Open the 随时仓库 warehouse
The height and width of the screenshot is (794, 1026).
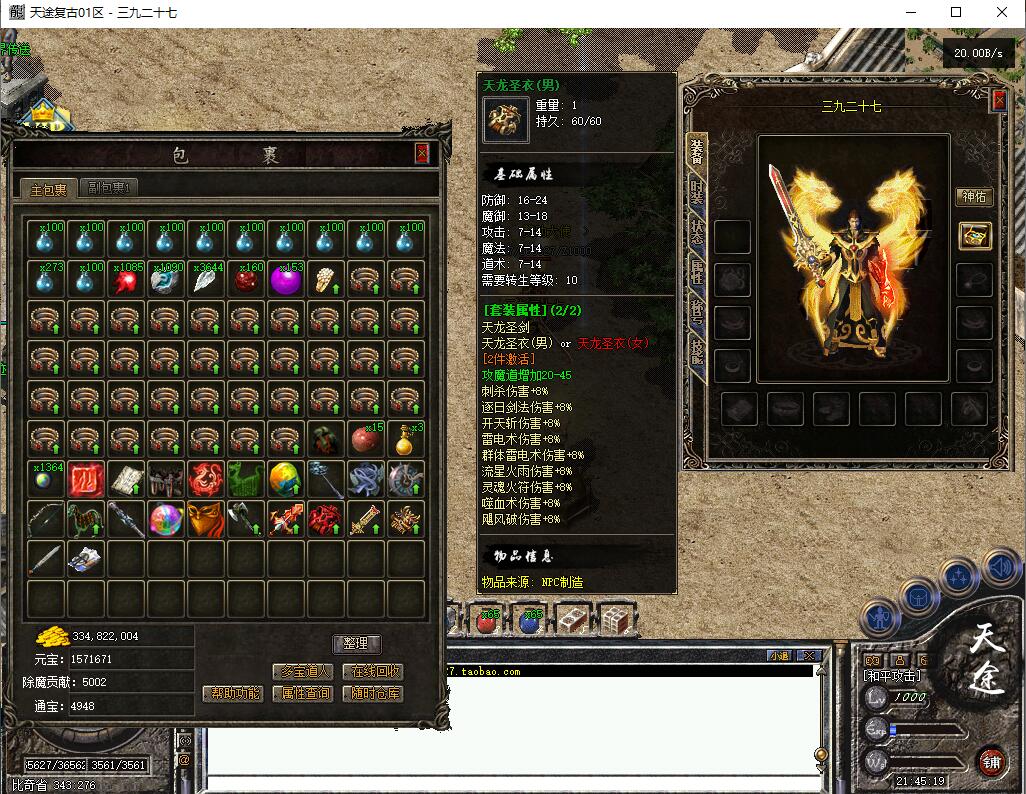point(372,693)
